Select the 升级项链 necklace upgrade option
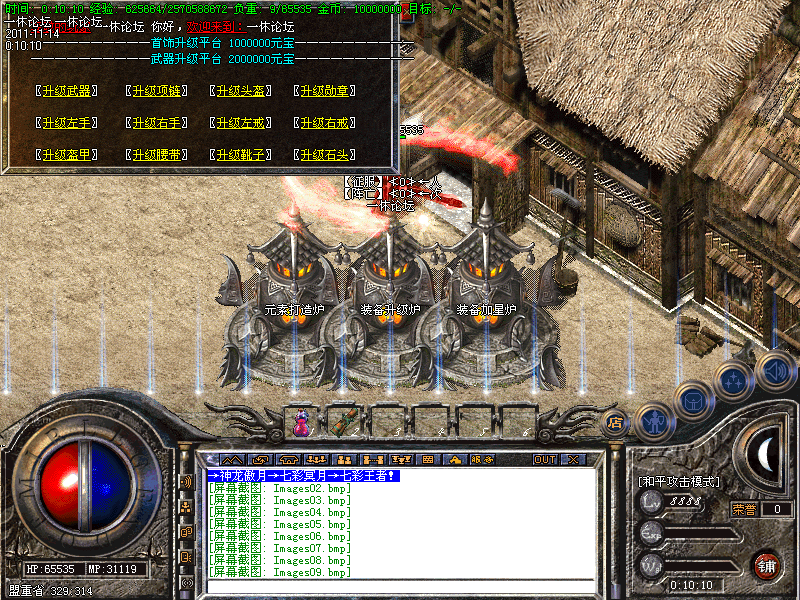800x600 pixels. pos(154,91)
